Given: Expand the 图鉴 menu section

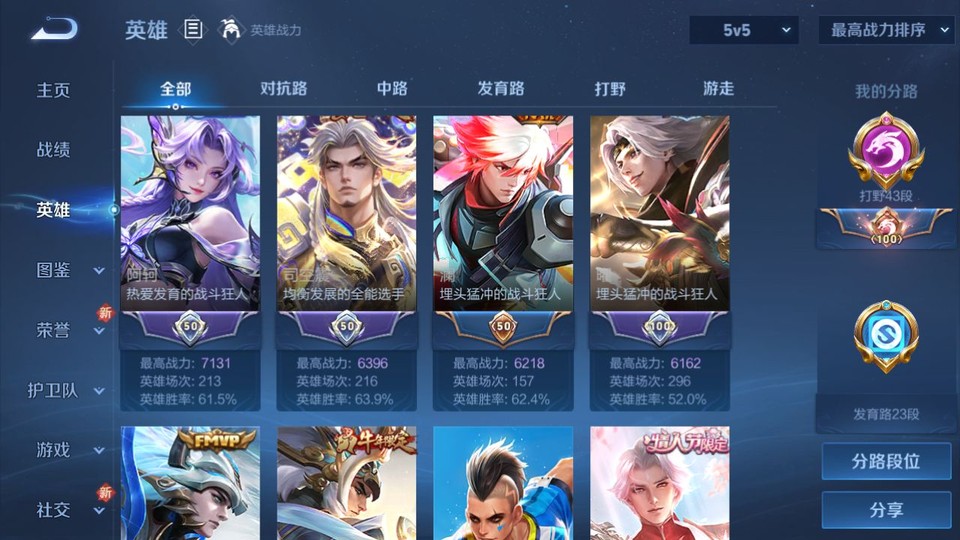Looking at the screenshot, I should pos(68,270).
